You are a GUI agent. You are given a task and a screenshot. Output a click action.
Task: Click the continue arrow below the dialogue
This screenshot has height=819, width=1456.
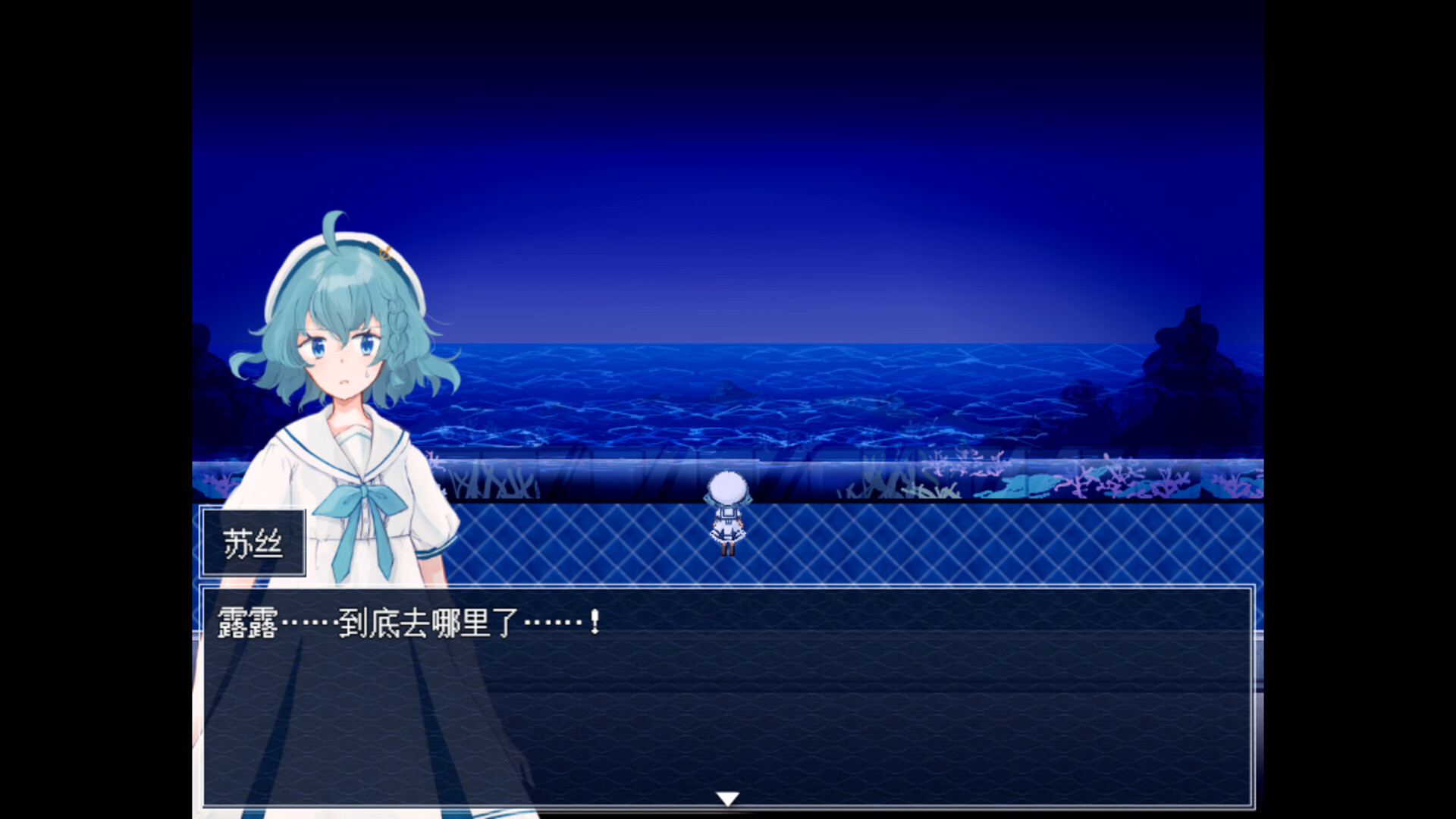[727, 797]
